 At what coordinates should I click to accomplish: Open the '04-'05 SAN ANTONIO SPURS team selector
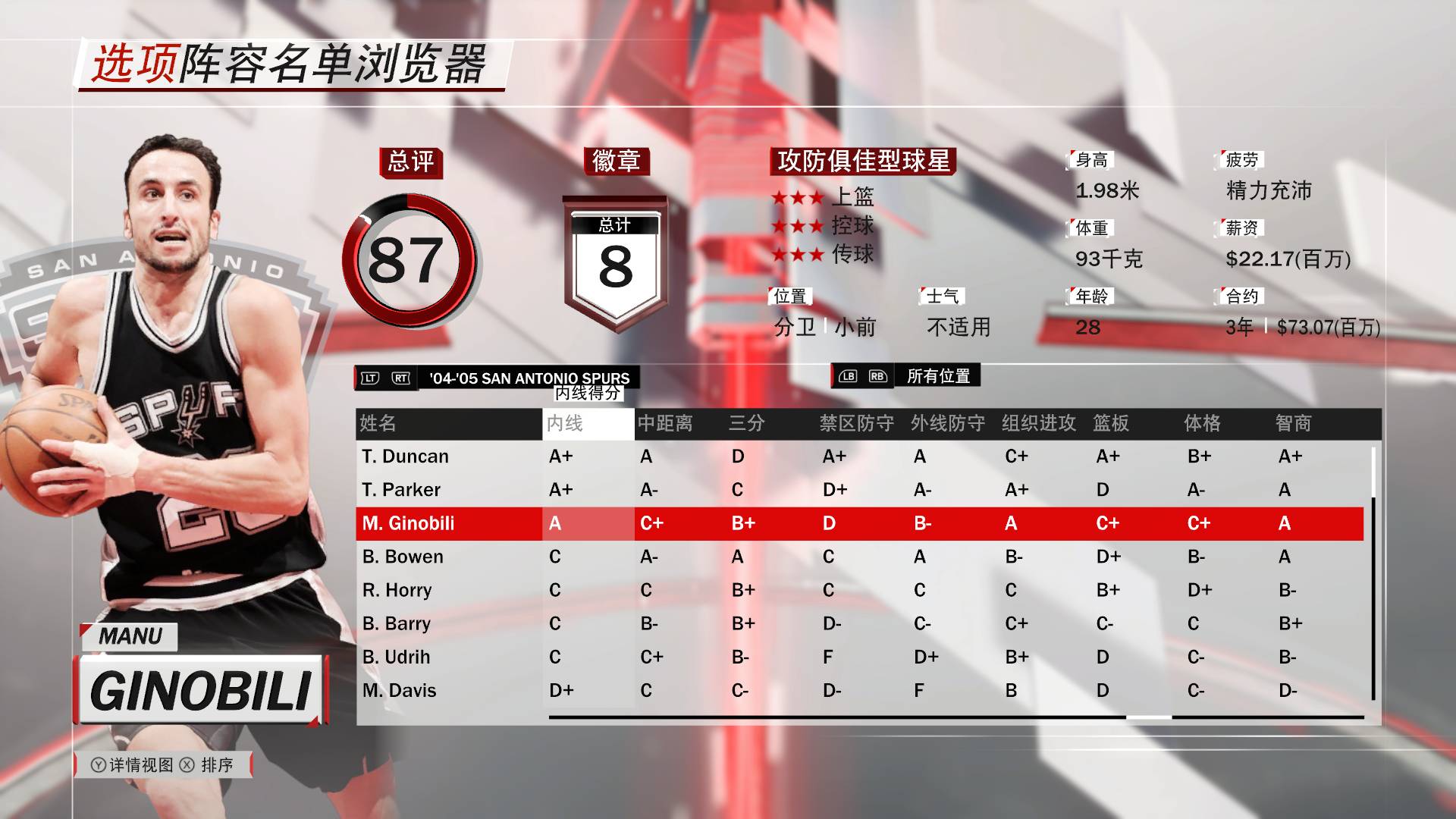(531, 378)
